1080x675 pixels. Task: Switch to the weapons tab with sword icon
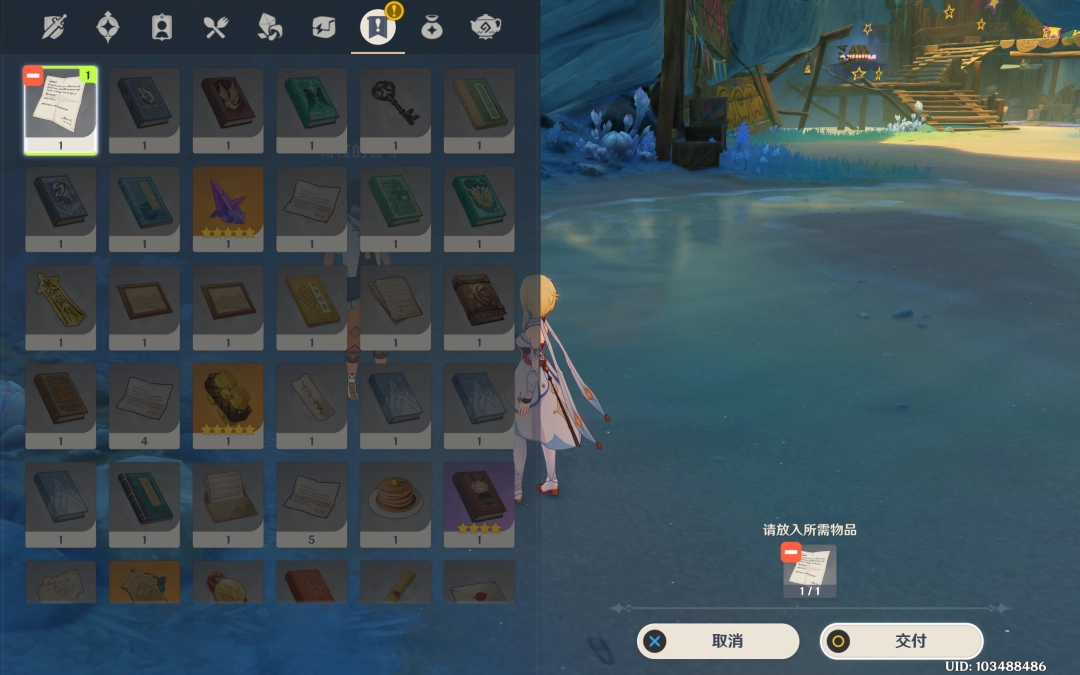tap(53, 27)
